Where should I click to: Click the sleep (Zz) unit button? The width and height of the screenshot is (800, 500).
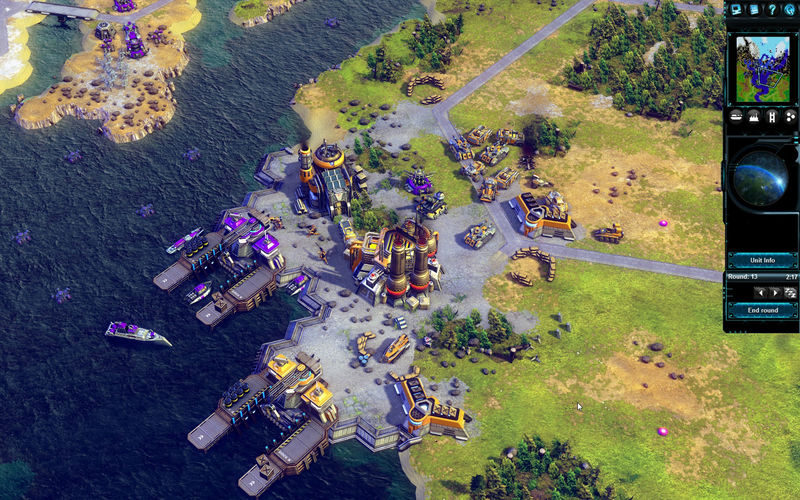point(789,292)
